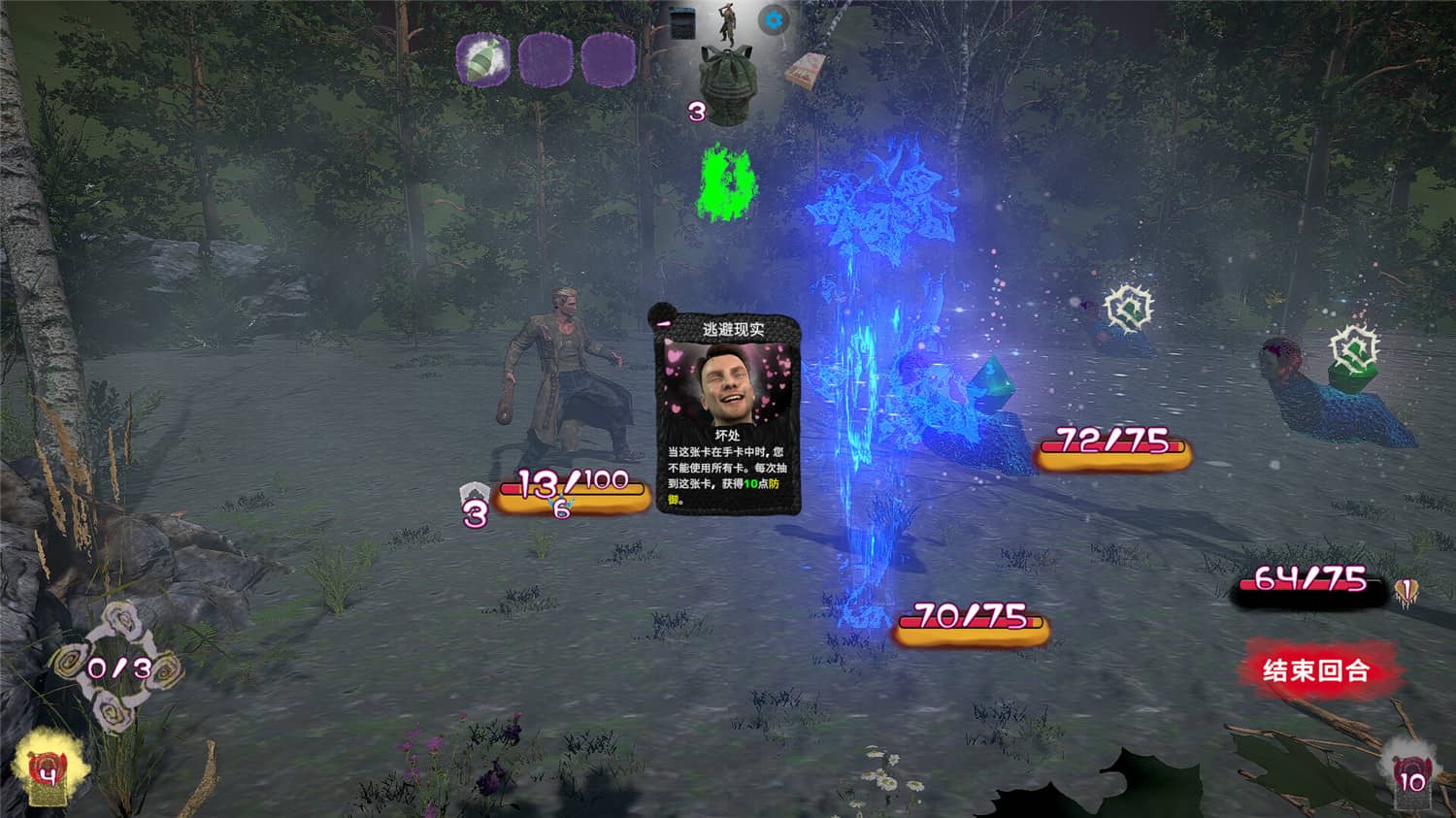Click the dark card deck icon
Image resolution: width=1456 pixels, height=818 pixels.
[x=683, y=22]
